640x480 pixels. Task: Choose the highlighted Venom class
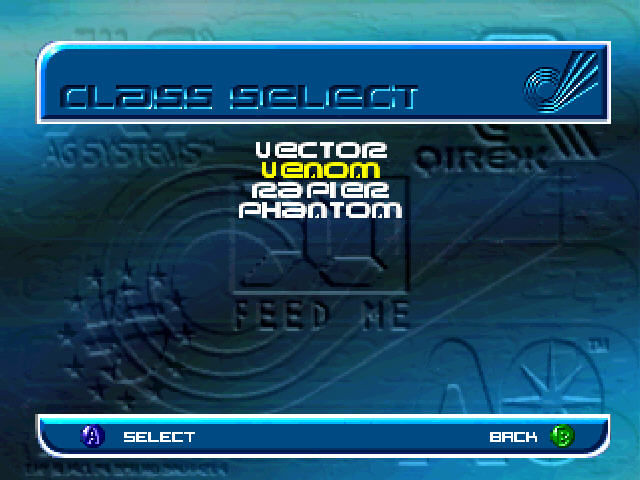coord(320,170)
